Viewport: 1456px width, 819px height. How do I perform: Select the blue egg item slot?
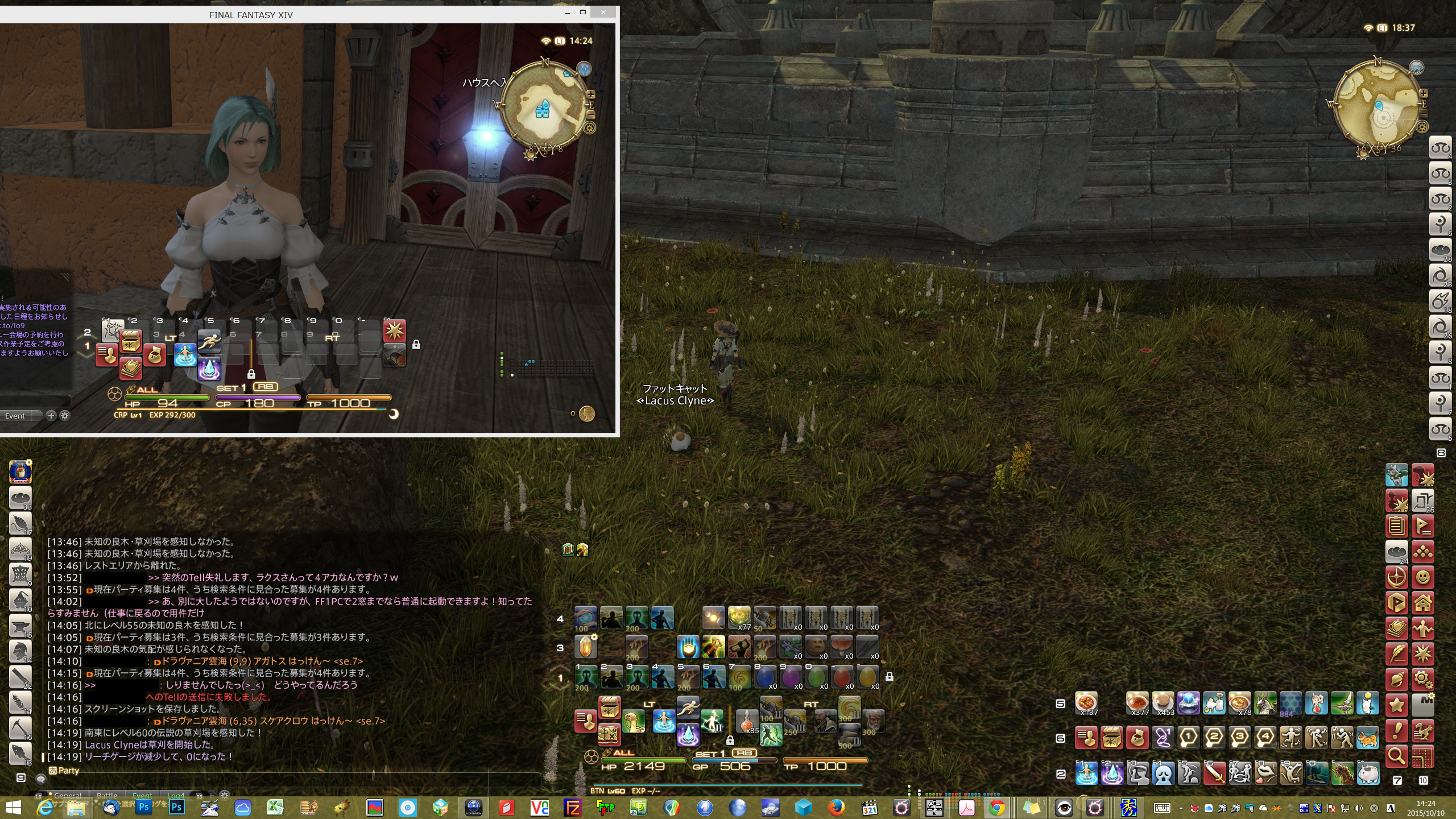765,677
